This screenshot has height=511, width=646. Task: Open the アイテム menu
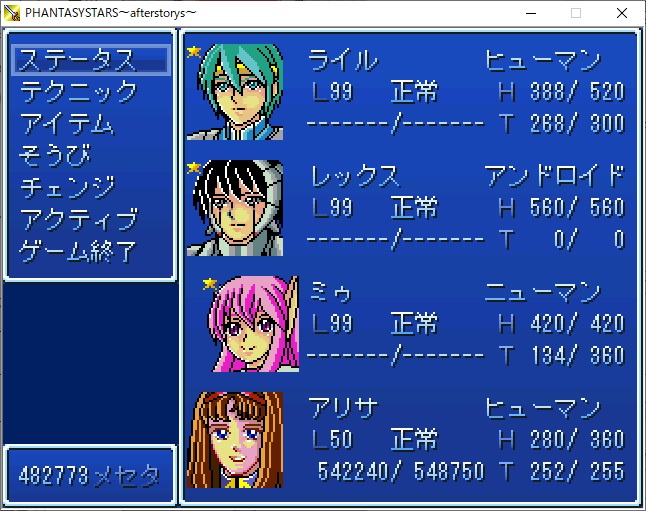(68, 124)
